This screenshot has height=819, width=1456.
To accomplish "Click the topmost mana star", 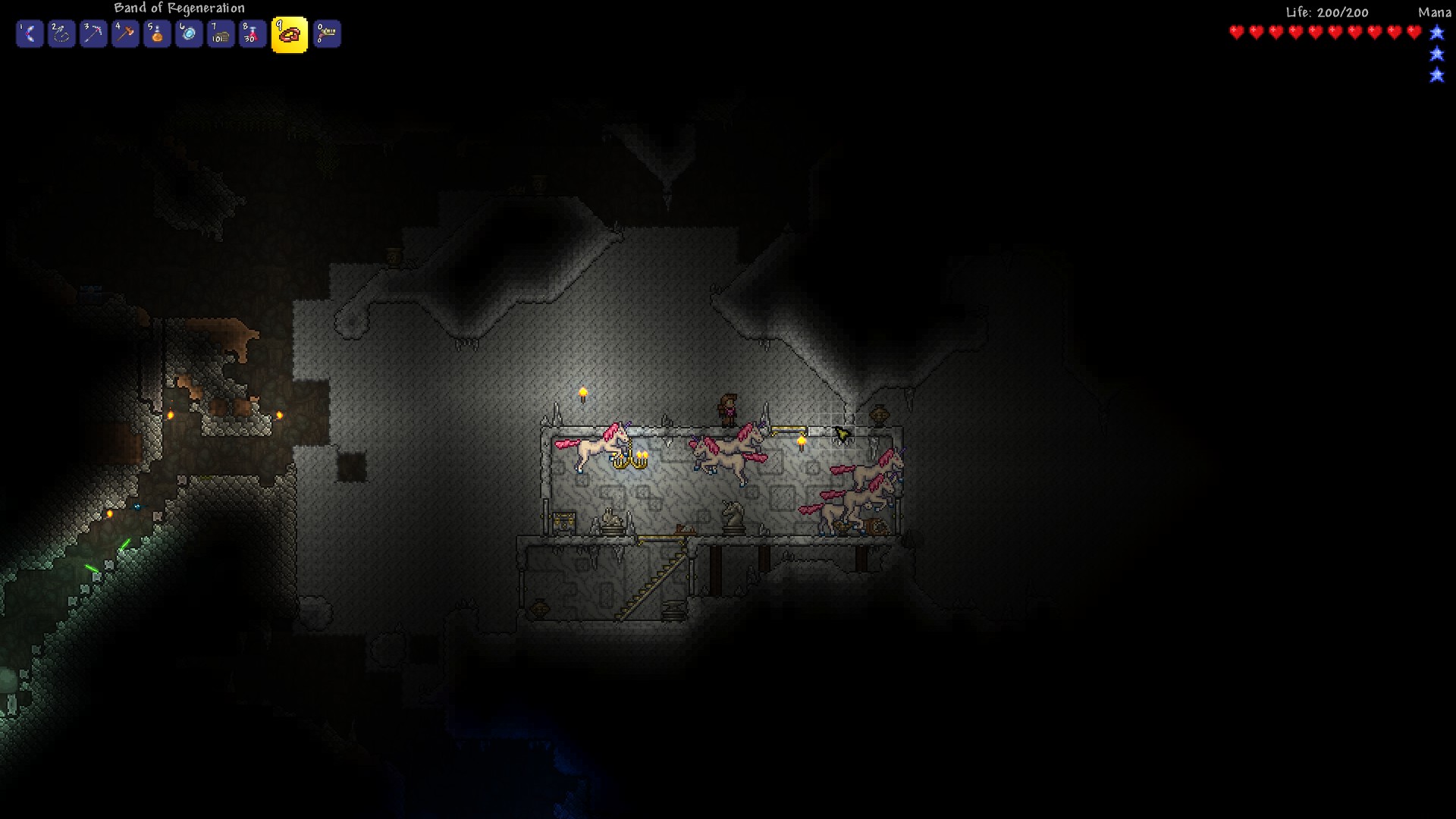I will (x=1436, y=33).
